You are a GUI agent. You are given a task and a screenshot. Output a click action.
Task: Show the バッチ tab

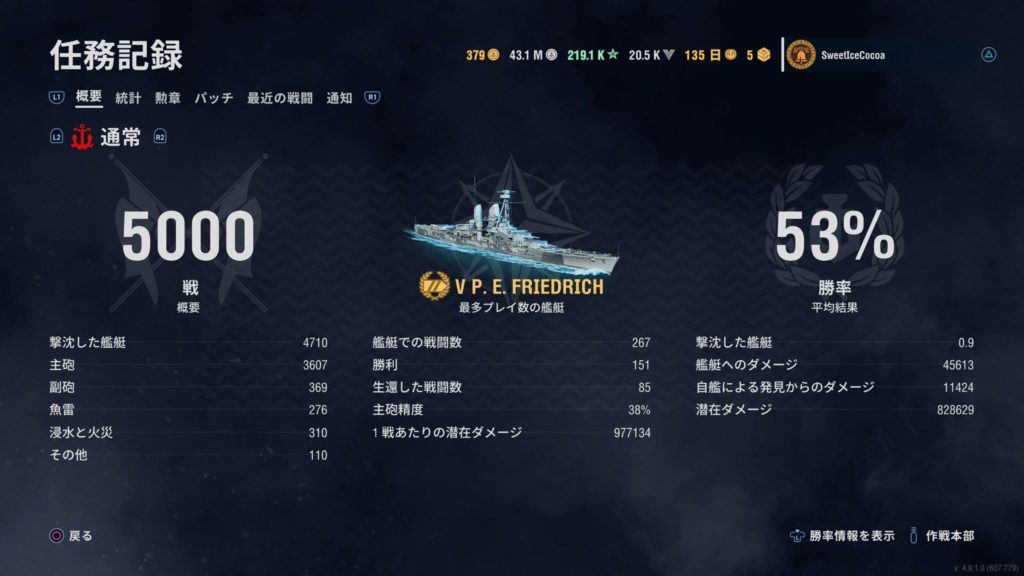[213, 98]
